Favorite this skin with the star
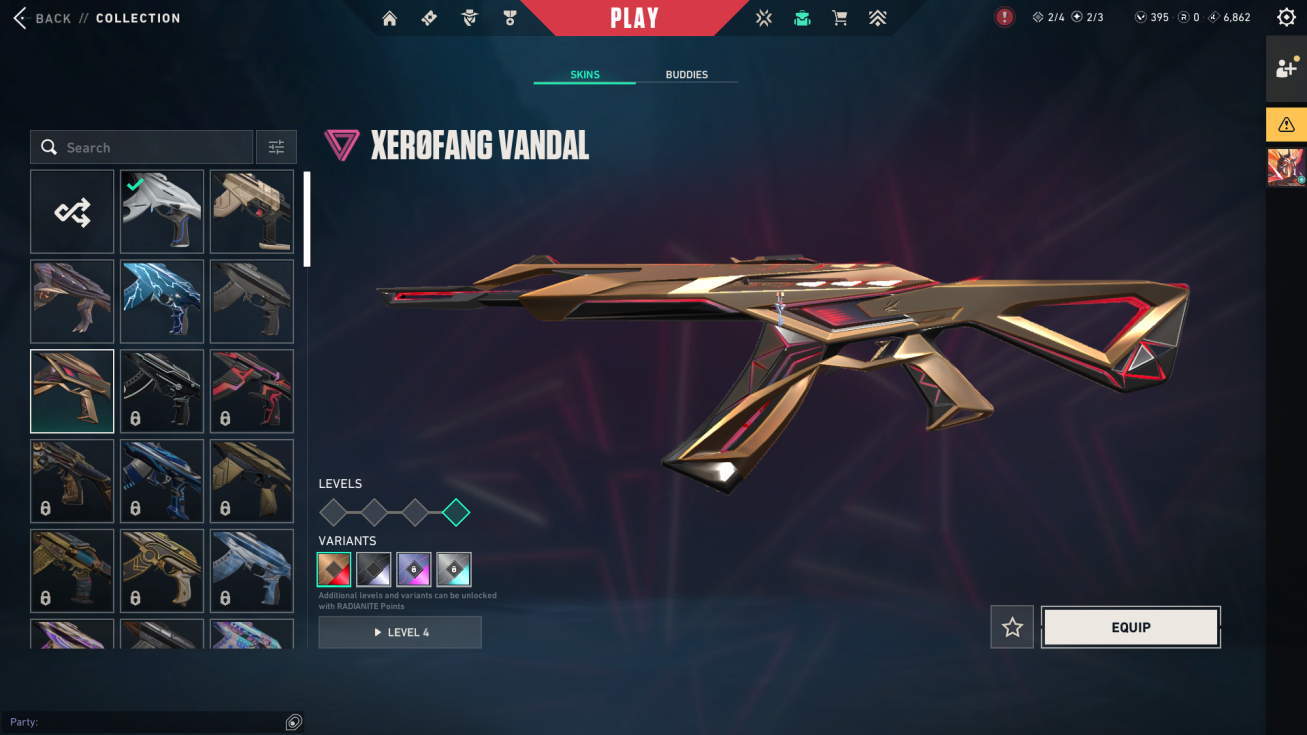1307x735 pixels. click(1012, 627)
